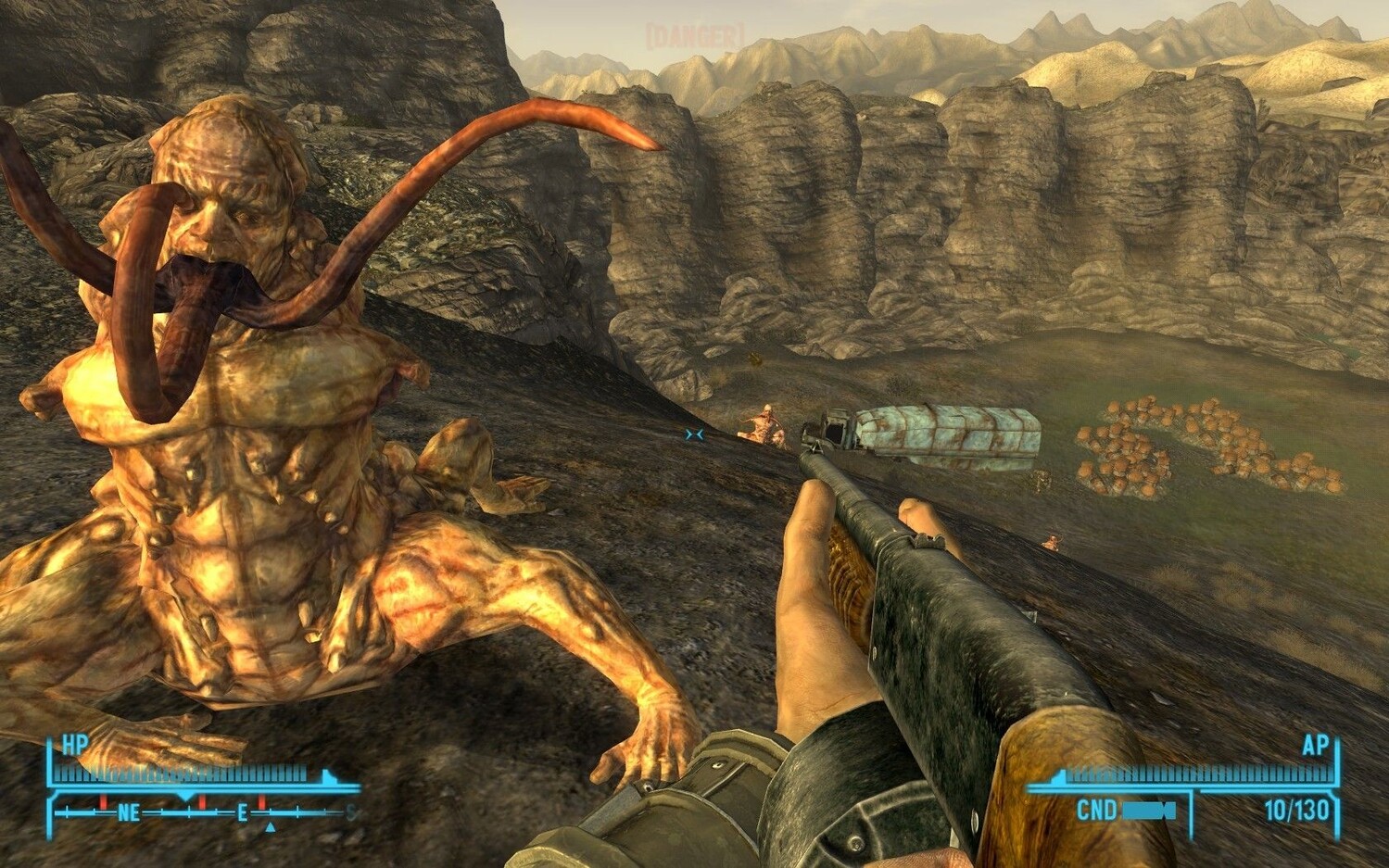Click the S marker at the compass edge
The height and width of the screenshot is (868, 1389).
coord(349,811)
